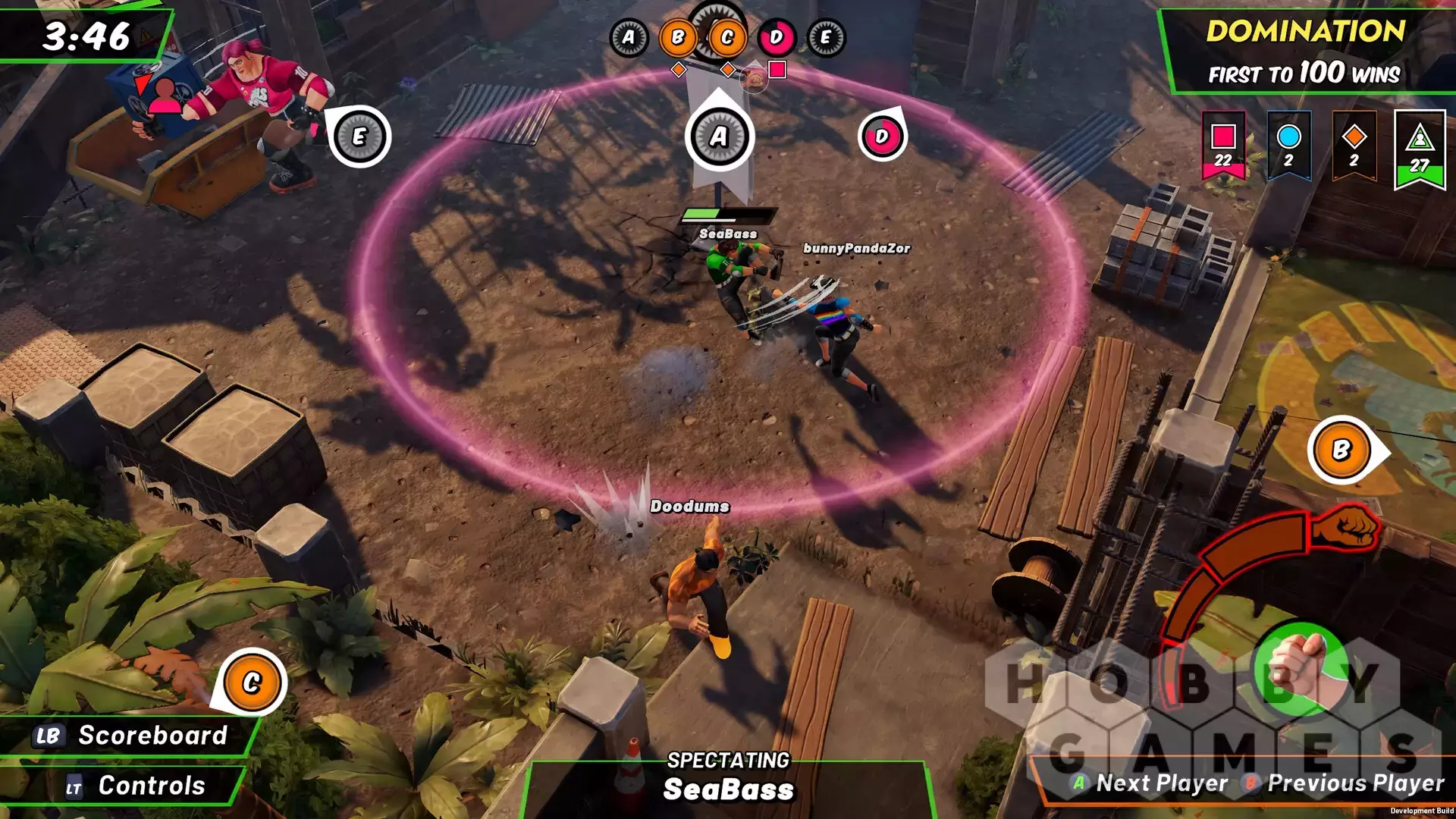Switch to Next Player
1456x819 pixels.
1150,783
